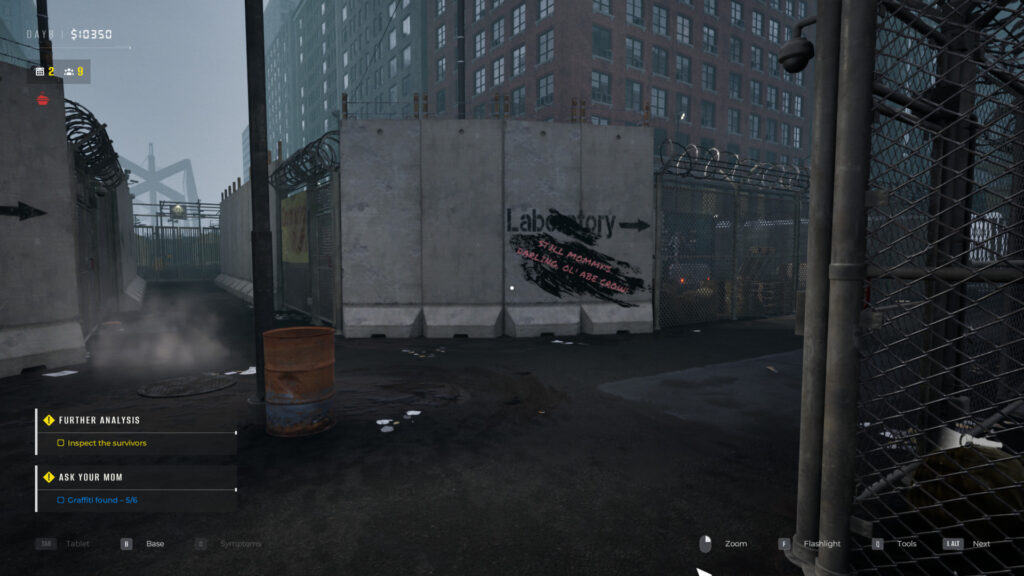The height and width of the screenshot is (576, 1024).
Task: Select the Graffiti found objective line
Action: tap(102, 499)
